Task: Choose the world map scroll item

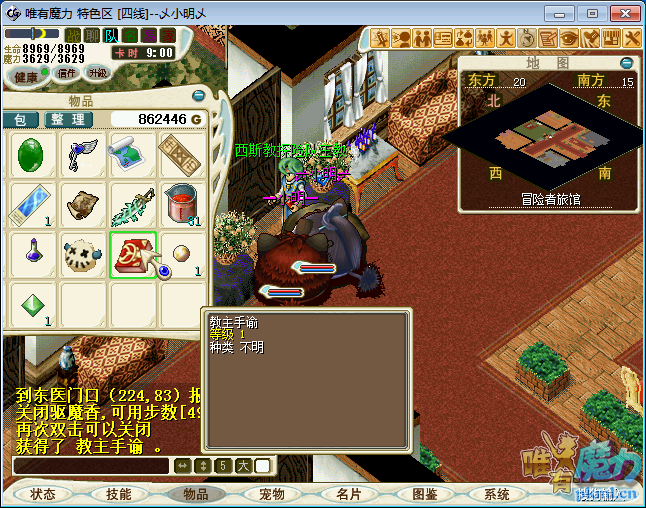Action: point(133,155)
